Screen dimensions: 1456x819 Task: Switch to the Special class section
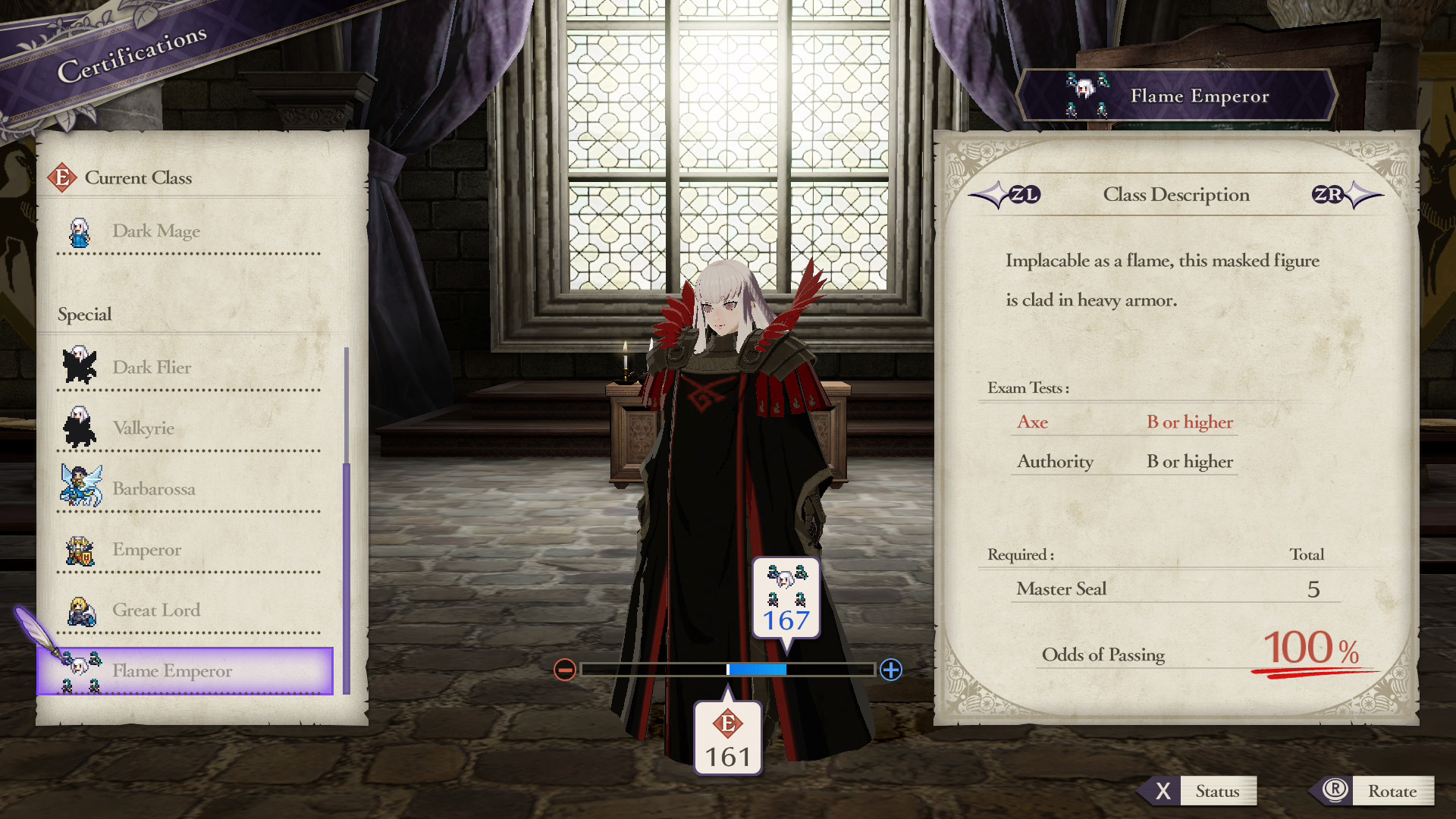pos(84,314)
